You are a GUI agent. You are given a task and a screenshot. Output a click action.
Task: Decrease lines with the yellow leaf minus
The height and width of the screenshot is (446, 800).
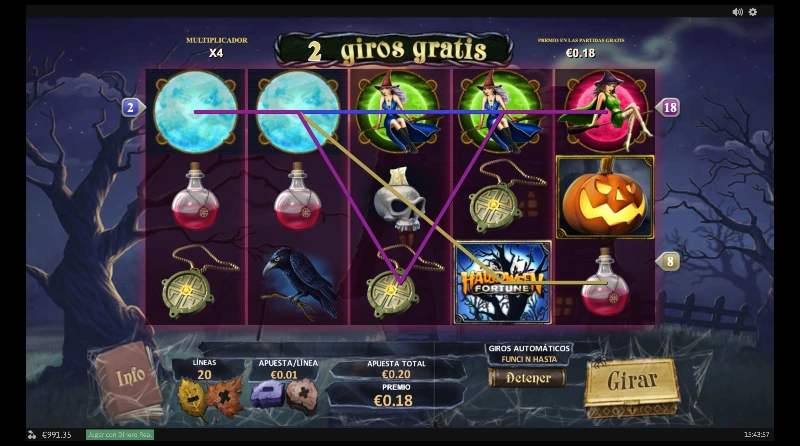pyautogui.click(x=192, y=394)
